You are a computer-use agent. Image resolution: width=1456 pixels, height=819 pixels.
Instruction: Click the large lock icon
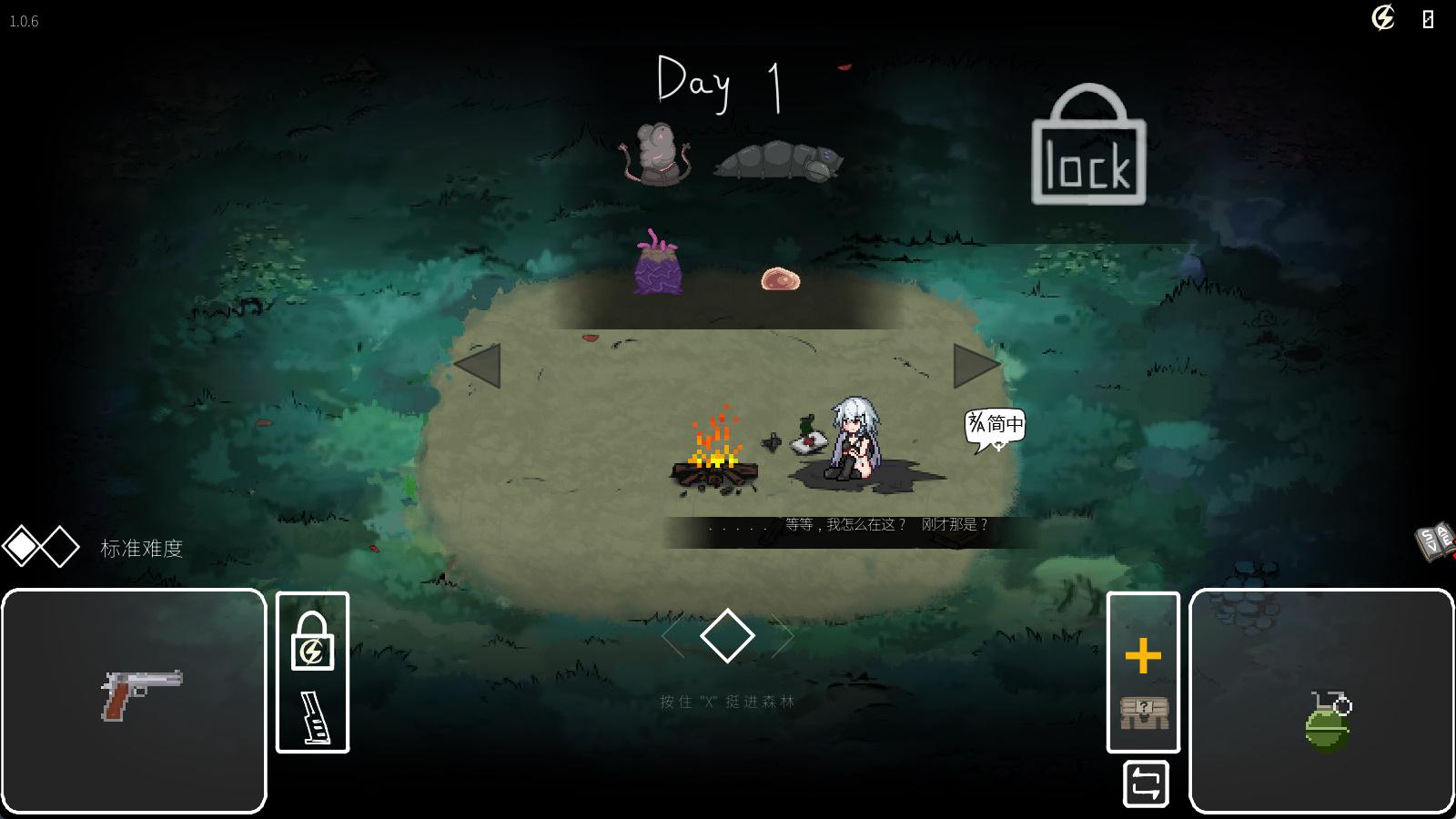(x=1088, y=147)
